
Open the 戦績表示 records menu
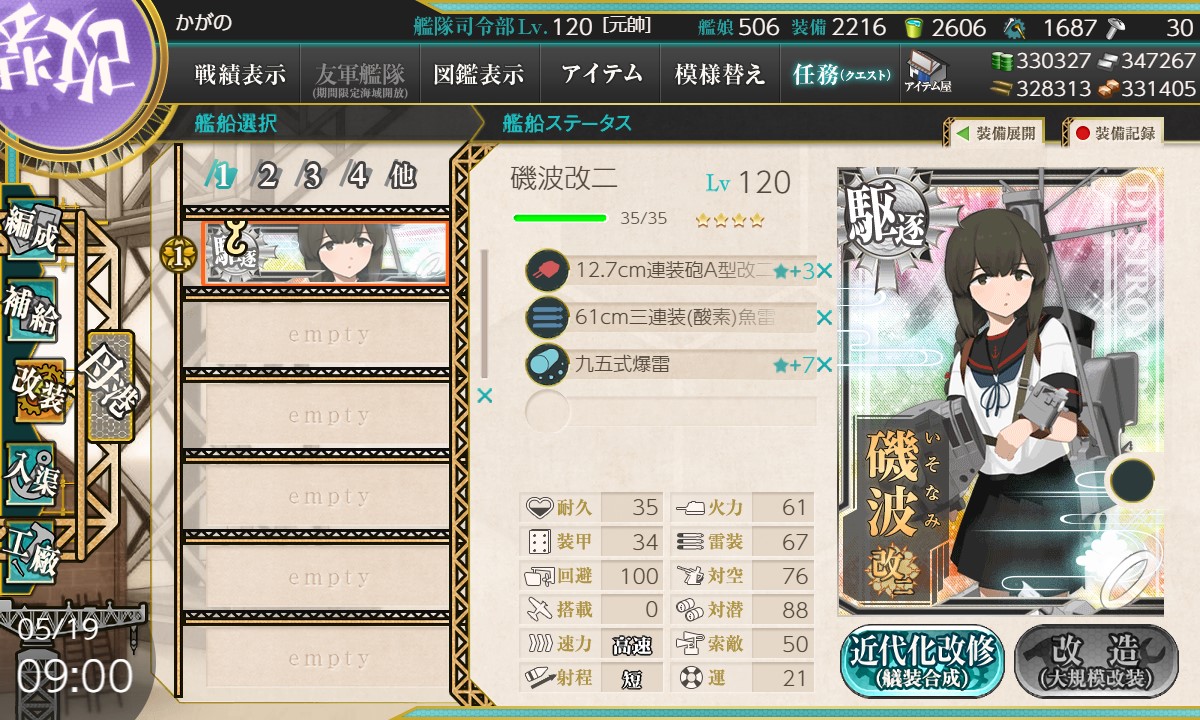pos(240,74)
